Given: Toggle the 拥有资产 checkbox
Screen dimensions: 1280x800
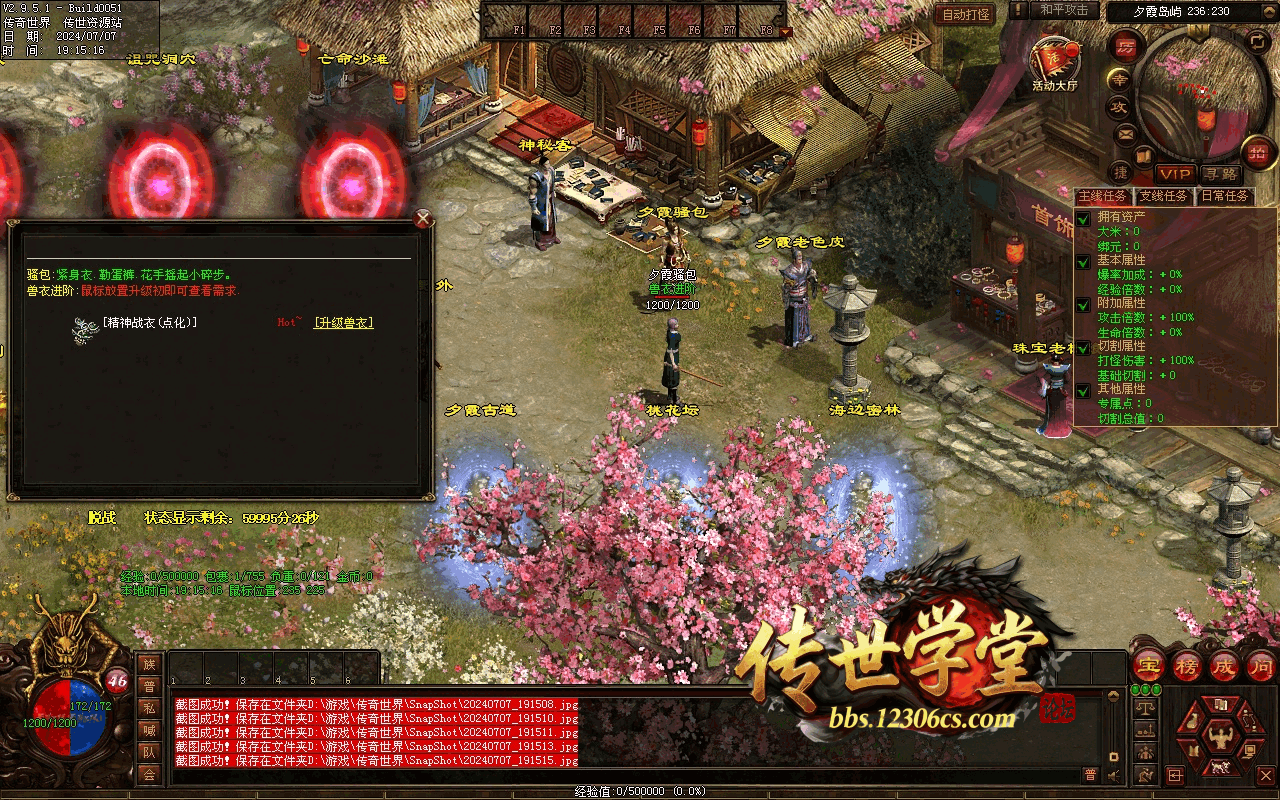Looking at the screenshot, I should pyautogui.click(x=1083, y=218).
